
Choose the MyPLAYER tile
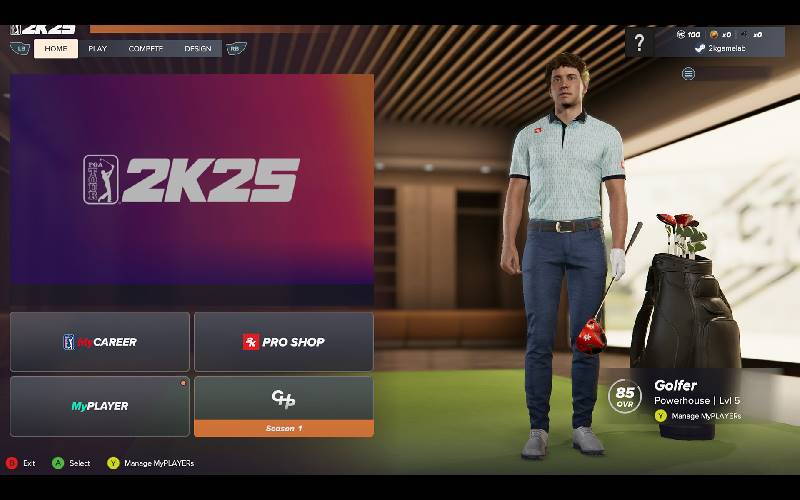click(100, 406)
